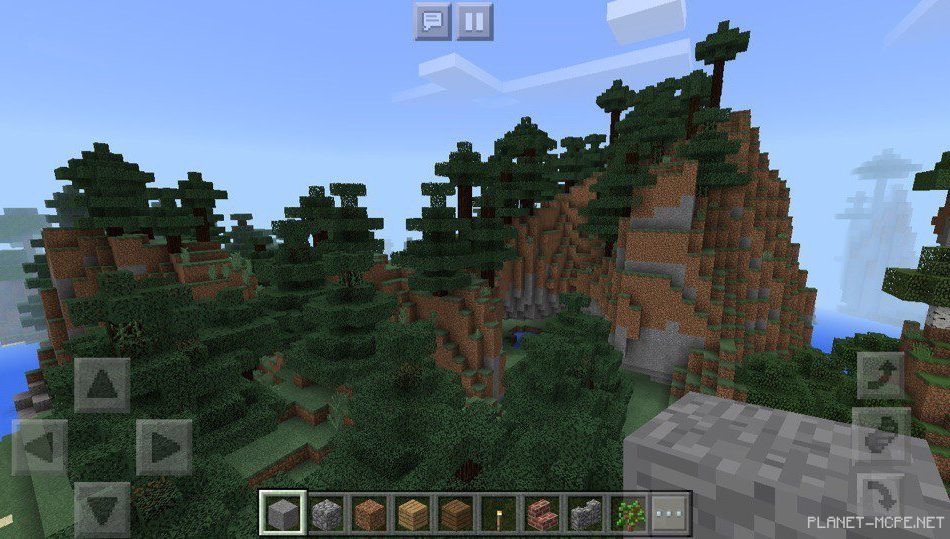The width and height of the screenshot is (950, 539).
Task: Choose the brick stairs slot
Action: (542, 514)
